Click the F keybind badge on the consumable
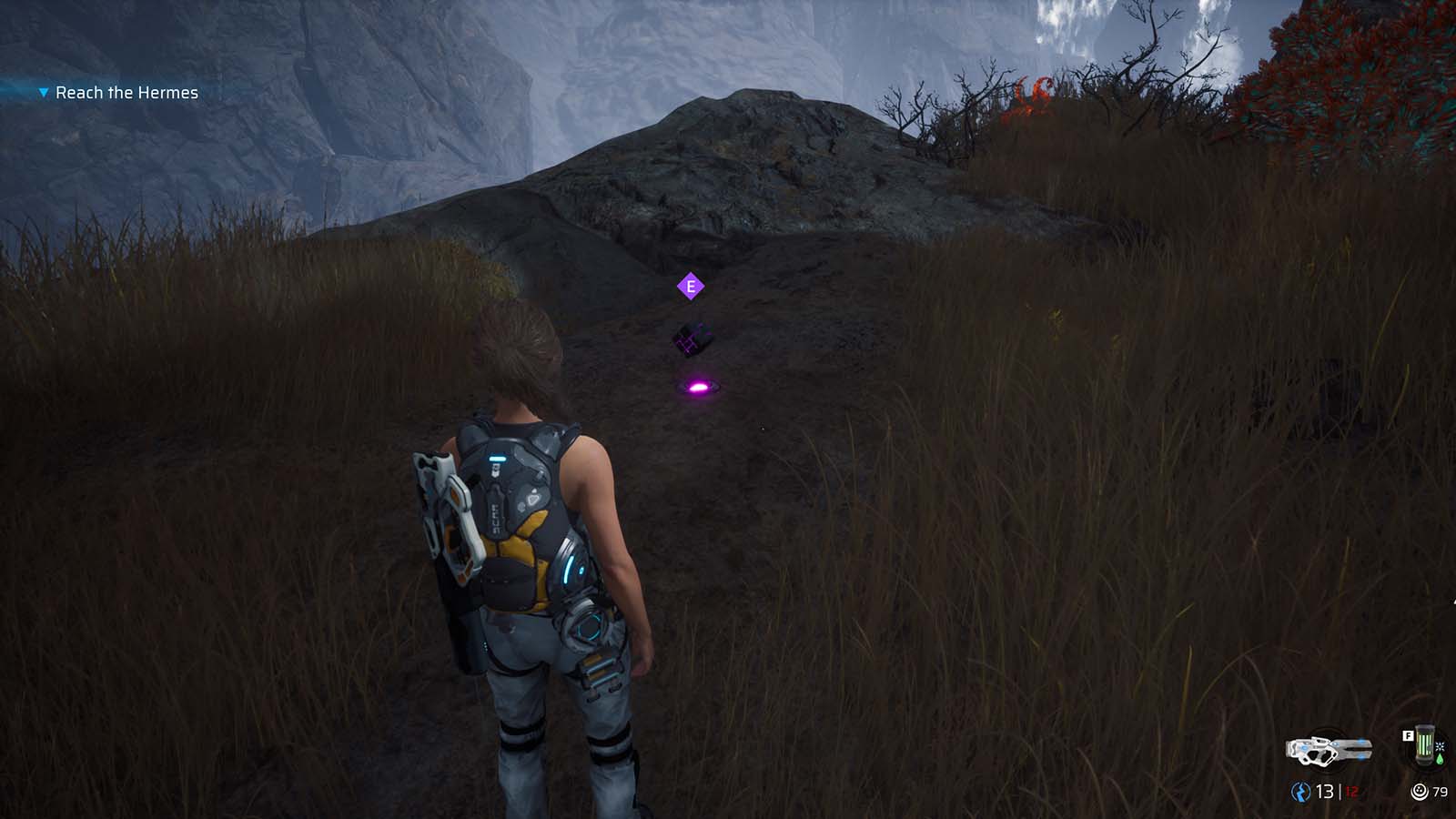 [1409, 735]
